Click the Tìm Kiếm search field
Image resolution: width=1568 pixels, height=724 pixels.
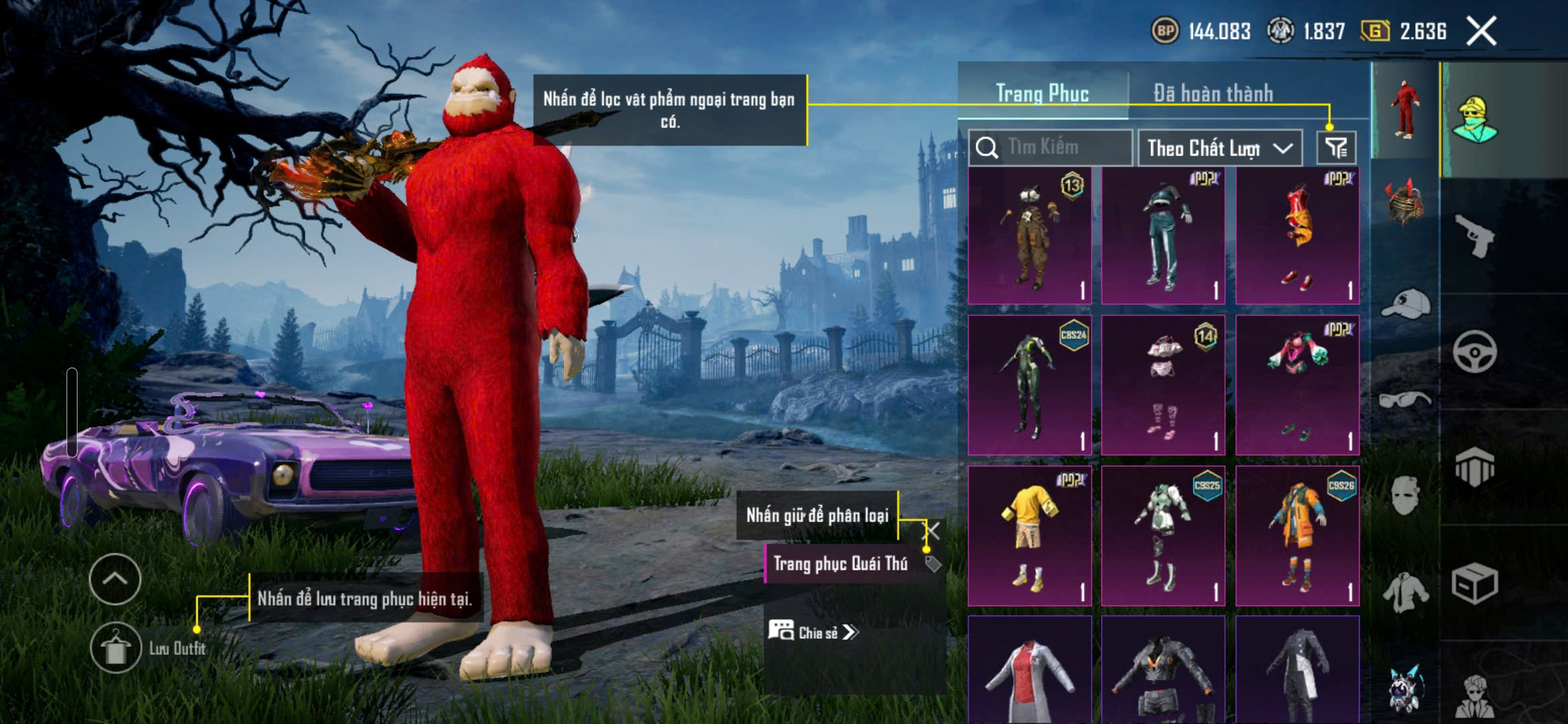[1051, 147]
